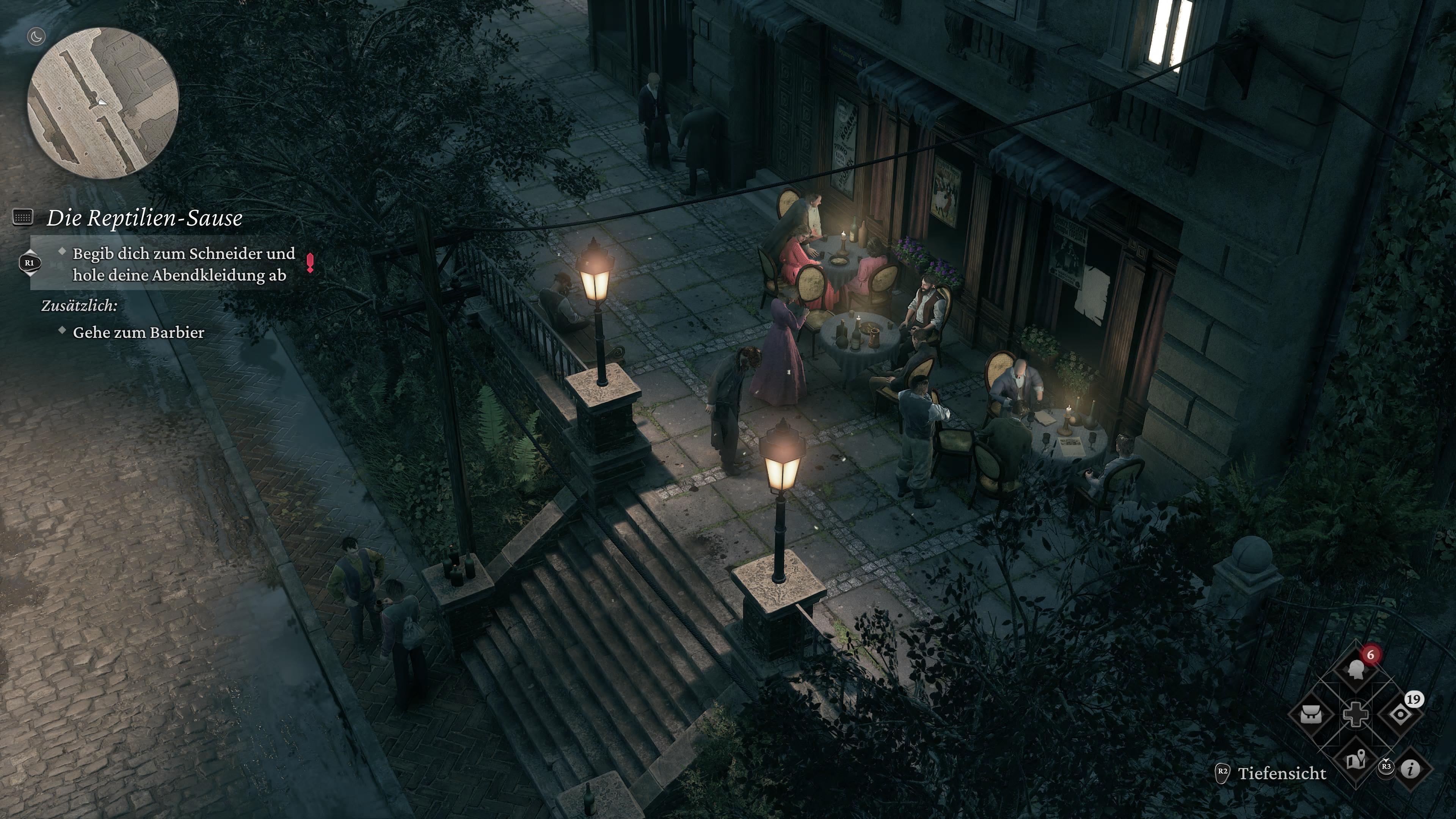Open the map with location pin
The width and height of the screenshot is (1456, 819).
pos(1356,760)
